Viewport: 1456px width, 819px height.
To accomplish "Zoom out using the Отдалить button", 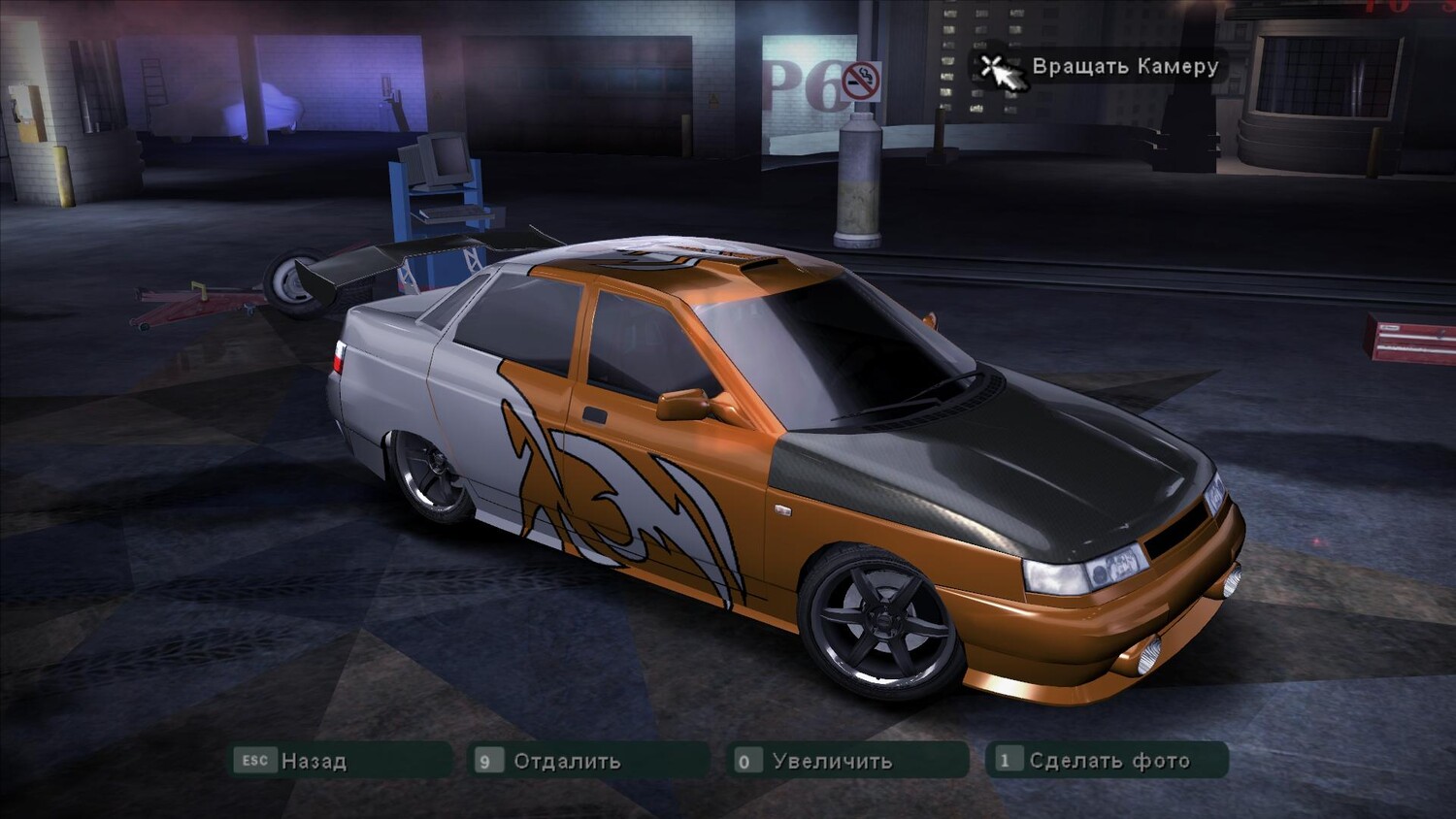I will (589, 761).
